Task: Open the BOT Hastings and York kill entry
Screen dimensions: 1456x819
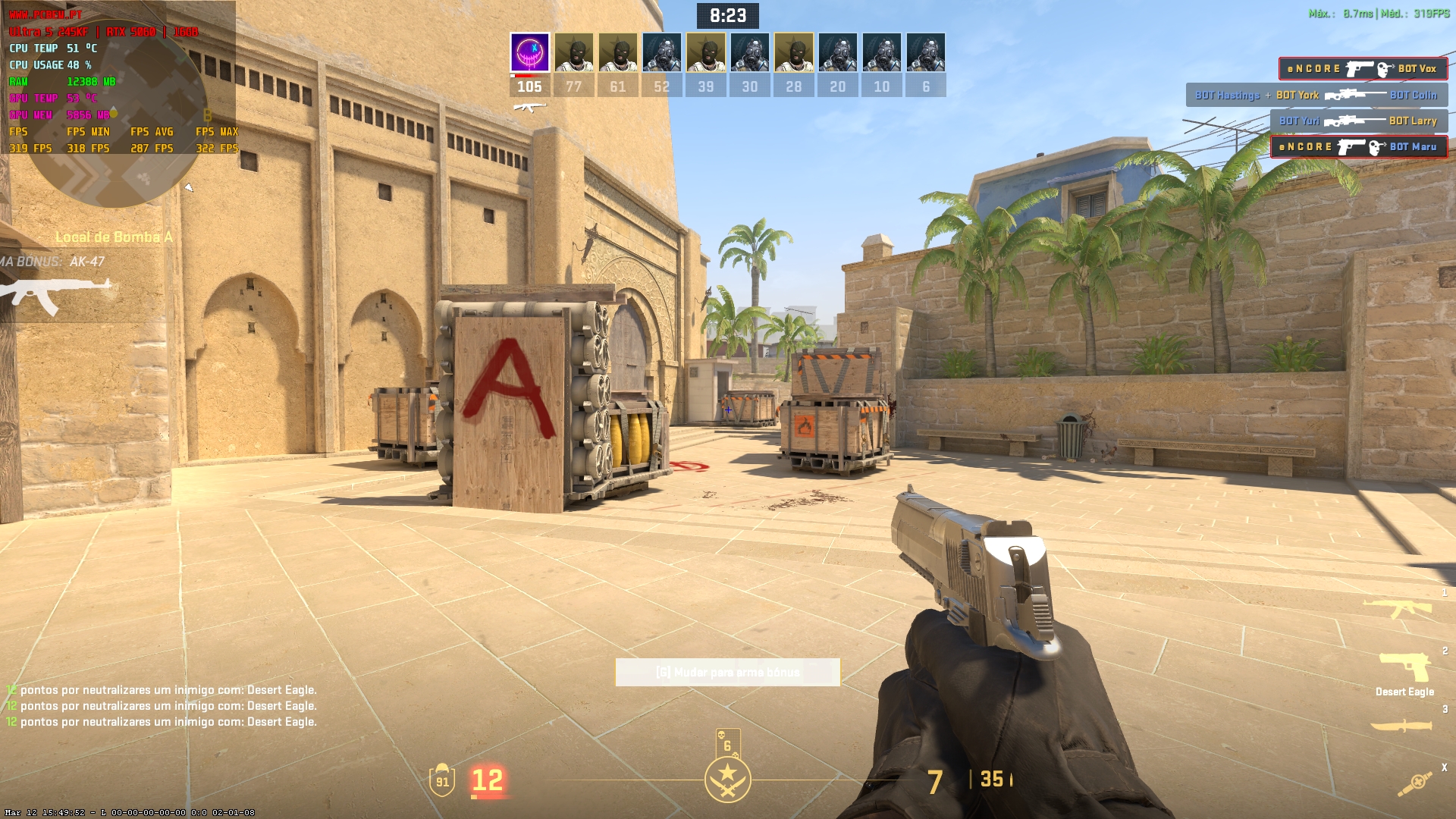Action: [1316, 96]
